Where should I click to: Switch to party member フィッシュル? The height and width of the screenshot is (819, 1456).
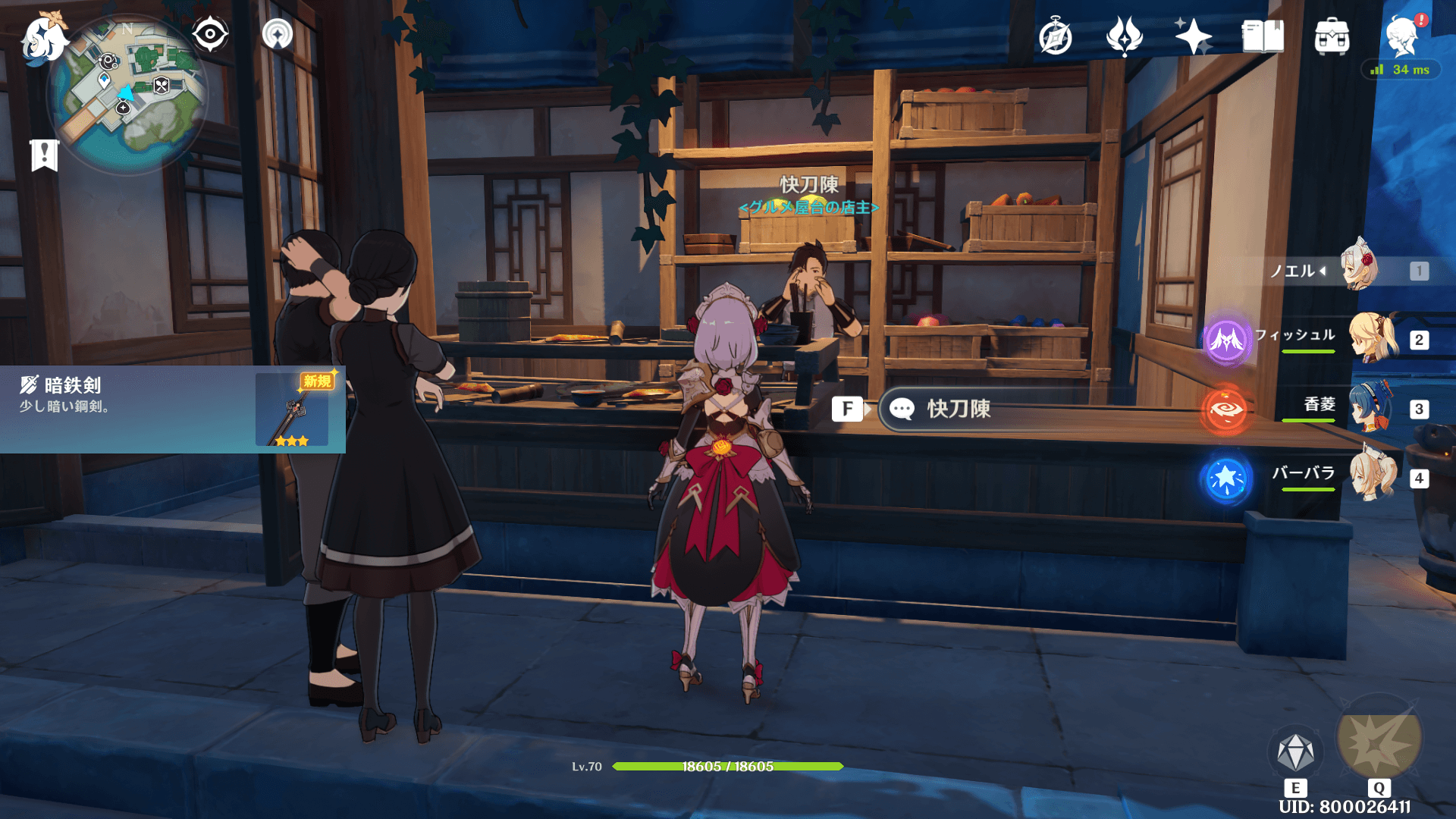tap(1373, 339)
